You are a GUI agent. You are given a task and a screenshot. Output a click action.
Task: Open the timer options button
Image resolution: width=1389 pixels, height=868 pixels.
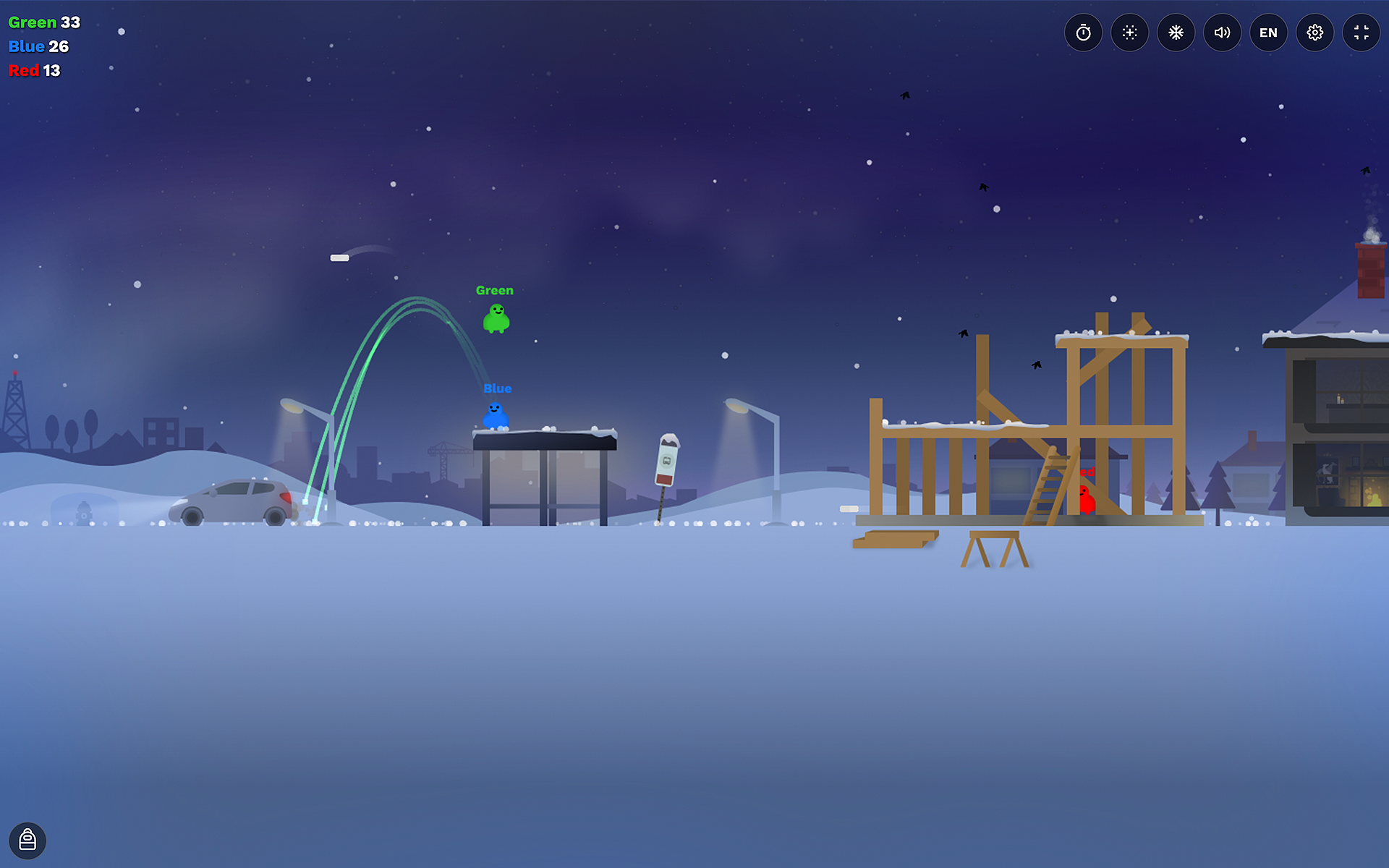click(1083, 33)
